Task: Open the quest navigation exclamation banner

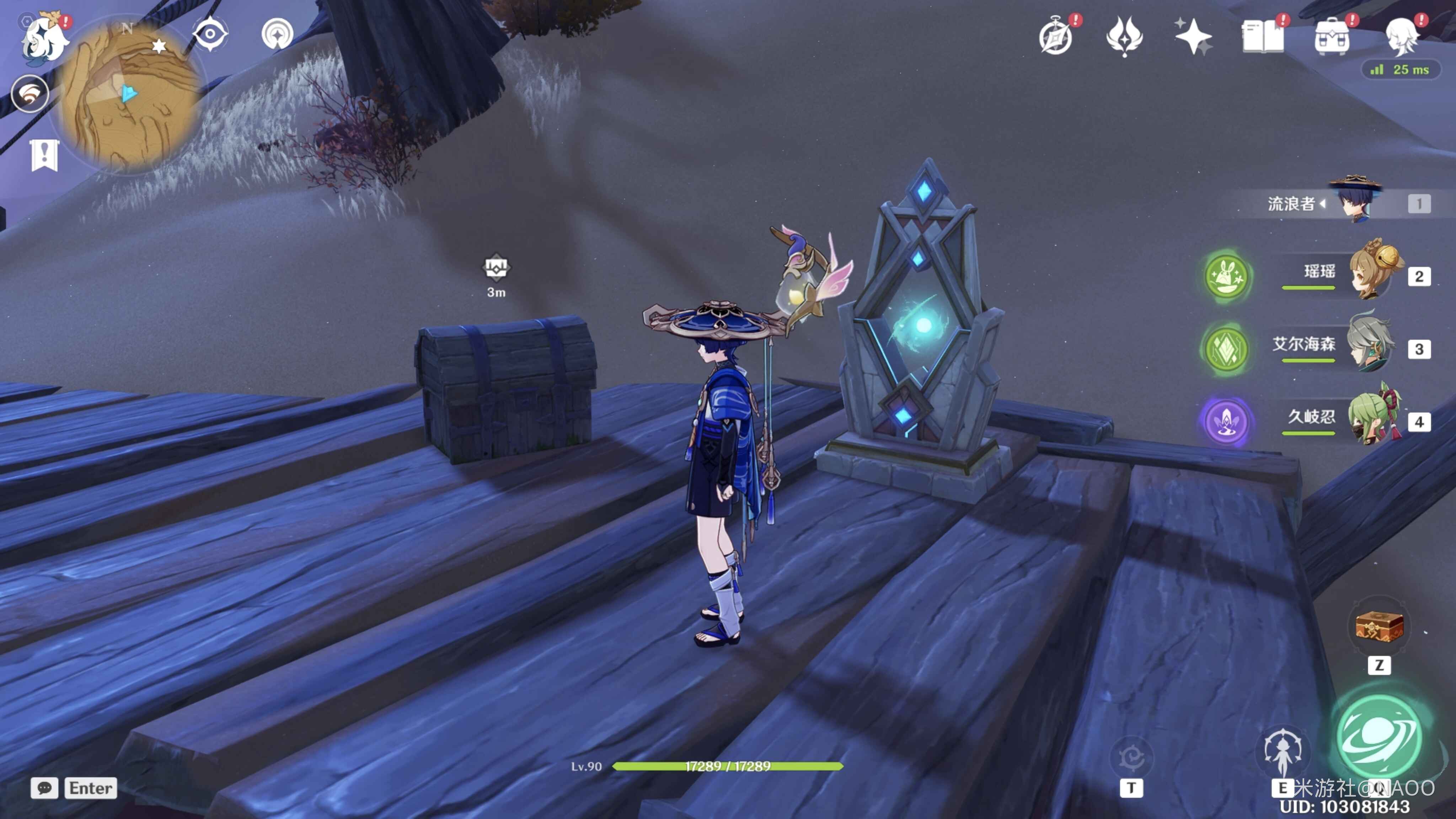Action: point(44,154)
